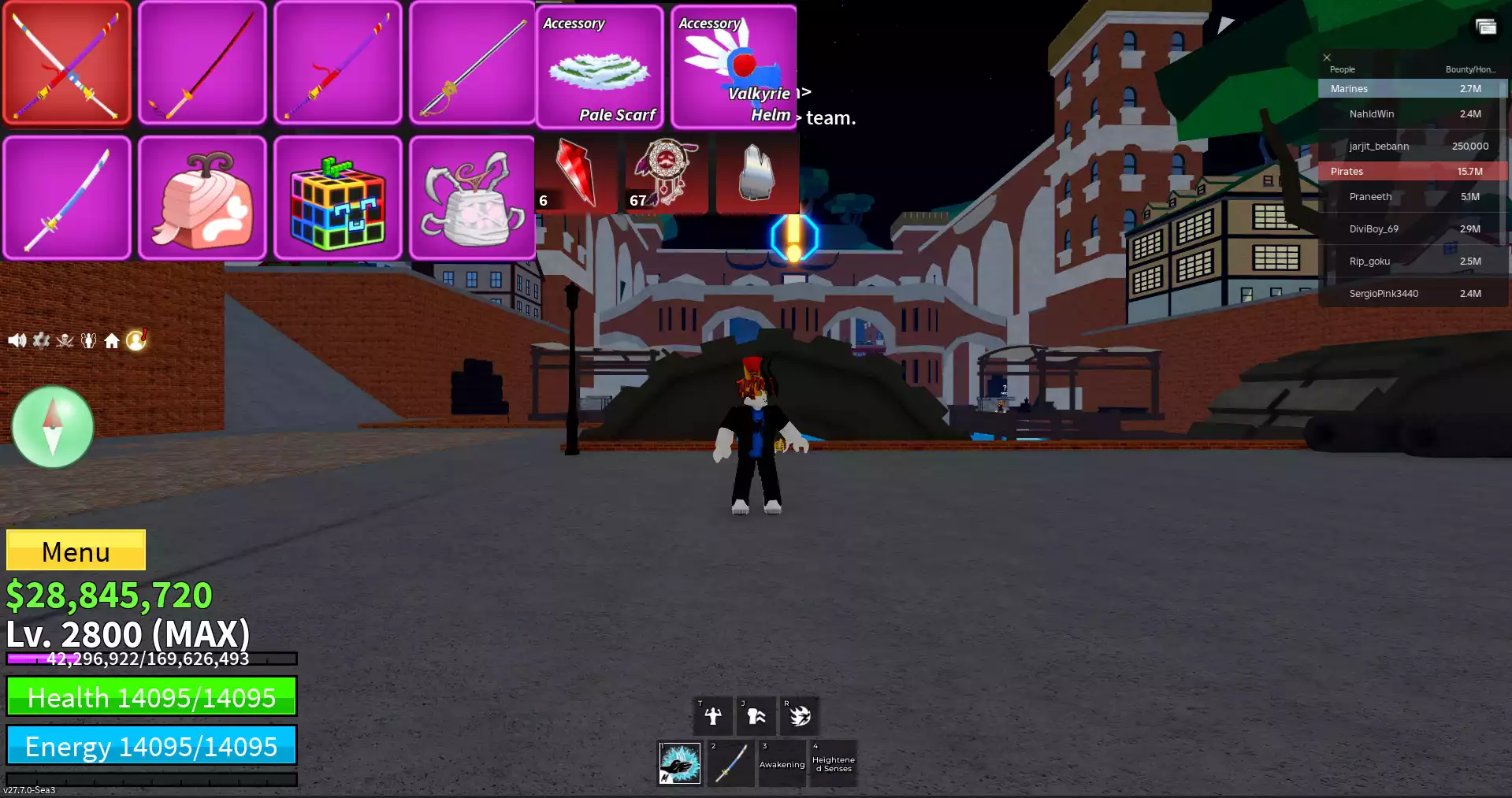Click the house home icon
This screenshot has height=798, width=1512.
[x=112, y=340]
